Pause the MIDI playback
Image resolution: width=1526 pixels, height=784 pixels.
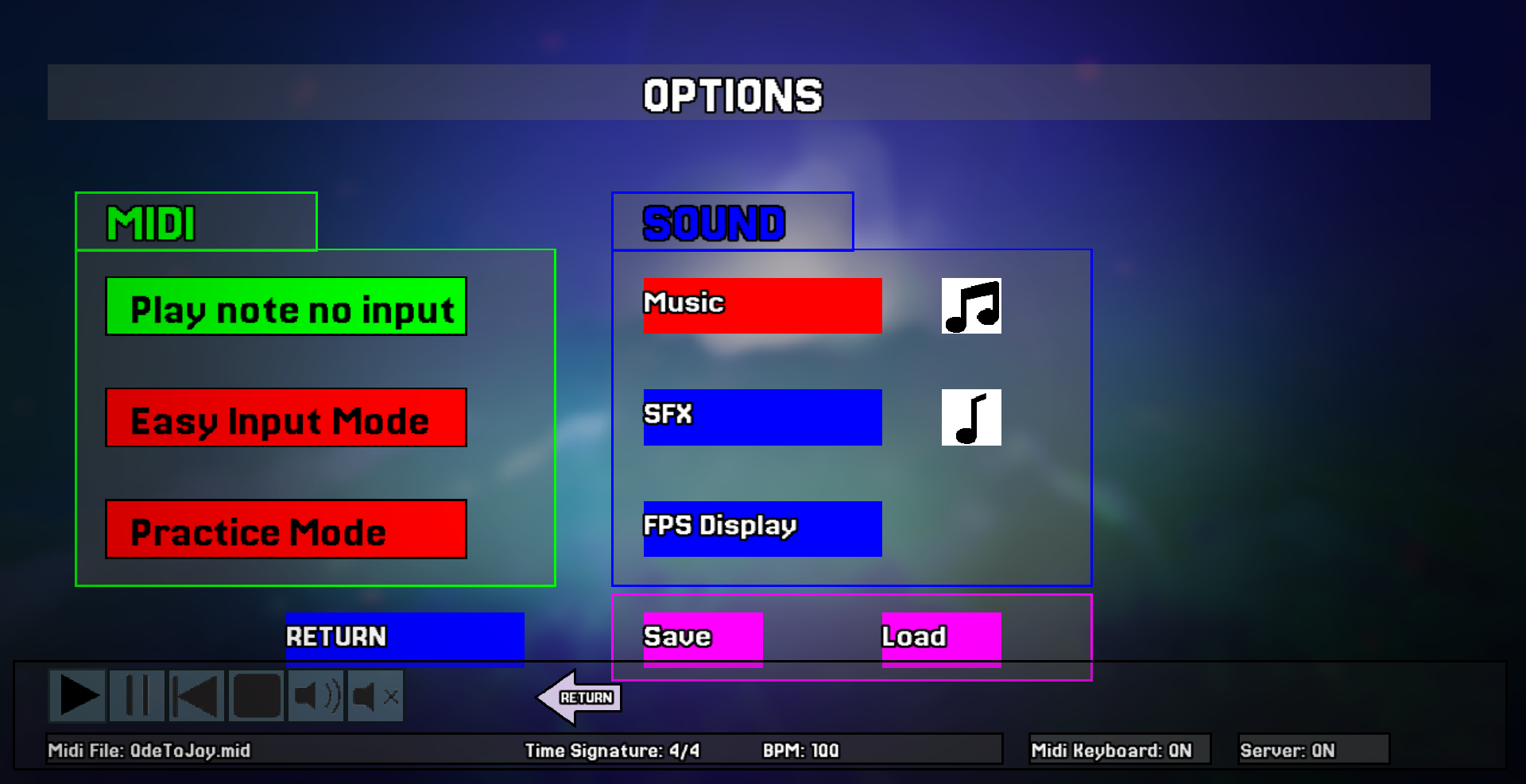click(137, 696)
